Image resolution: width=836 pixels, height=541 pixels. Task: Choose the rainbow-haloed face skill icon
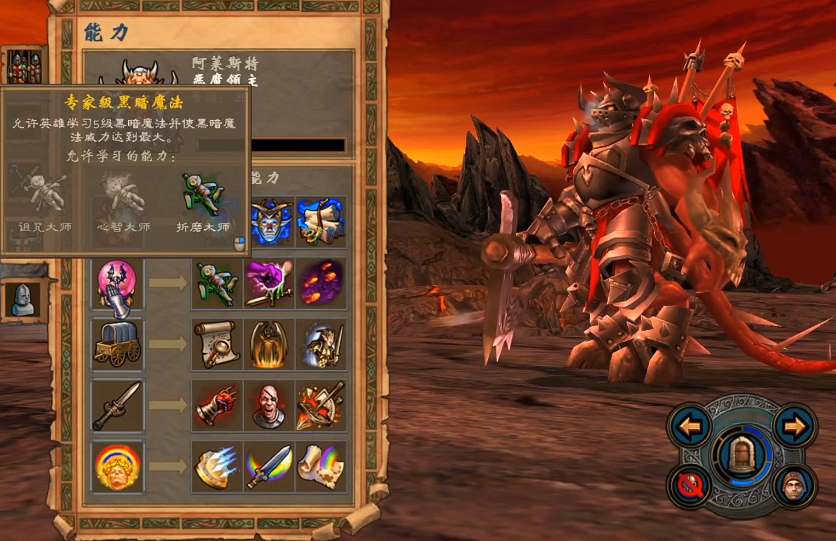[x=118, y=465]
